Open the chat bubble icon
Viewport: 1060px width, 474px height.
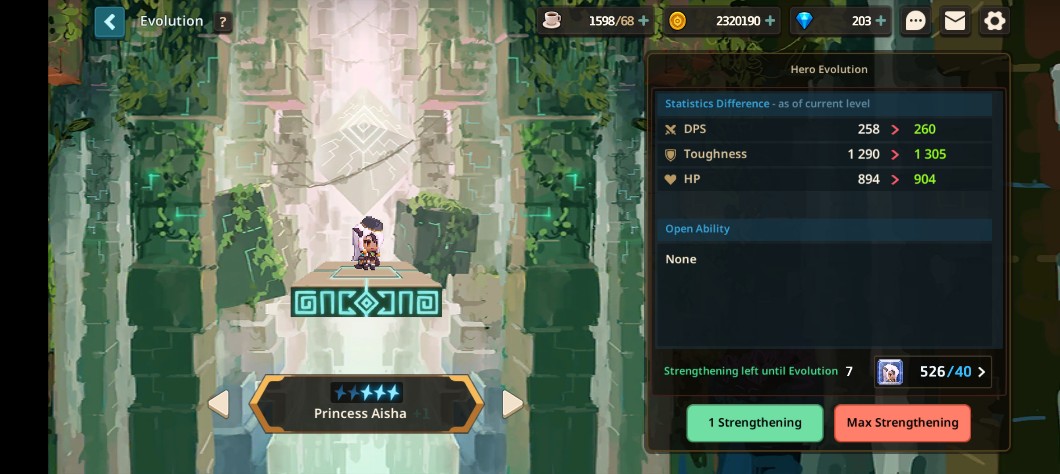(916, 20)
